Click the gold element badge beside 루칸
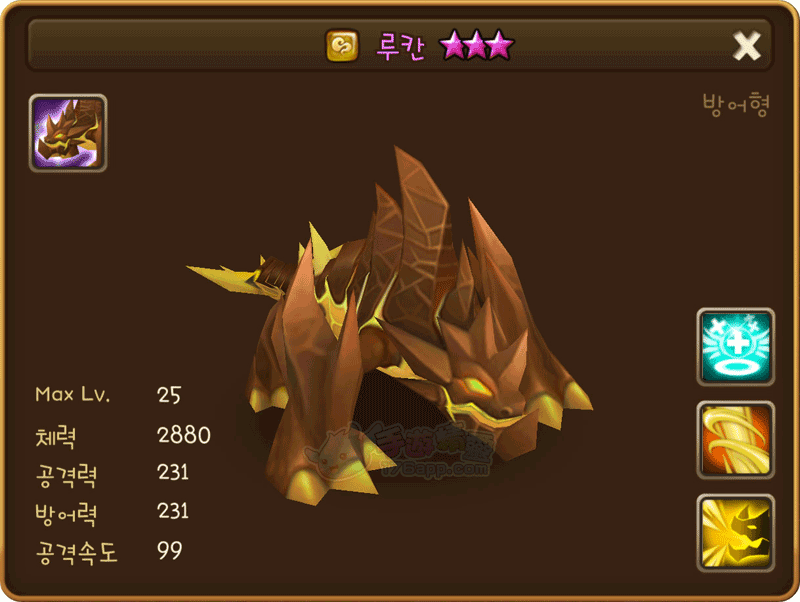The width and height of the screenshot is (800, 602). [x=342, y=46]
